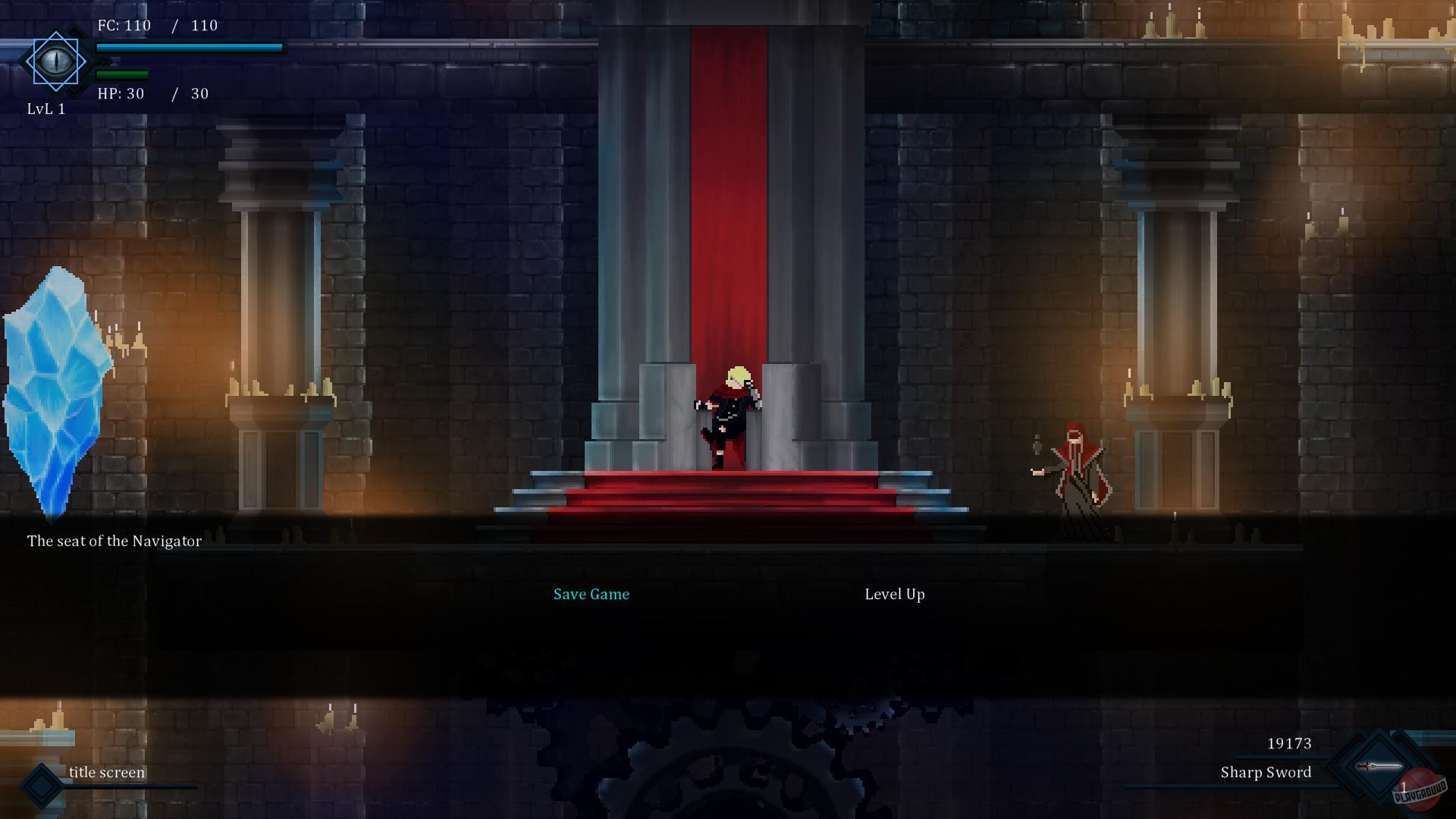Select the Save Game option
Viewport: 1456px width, 819px height.
pyautogui.click(x=591, y=594)
